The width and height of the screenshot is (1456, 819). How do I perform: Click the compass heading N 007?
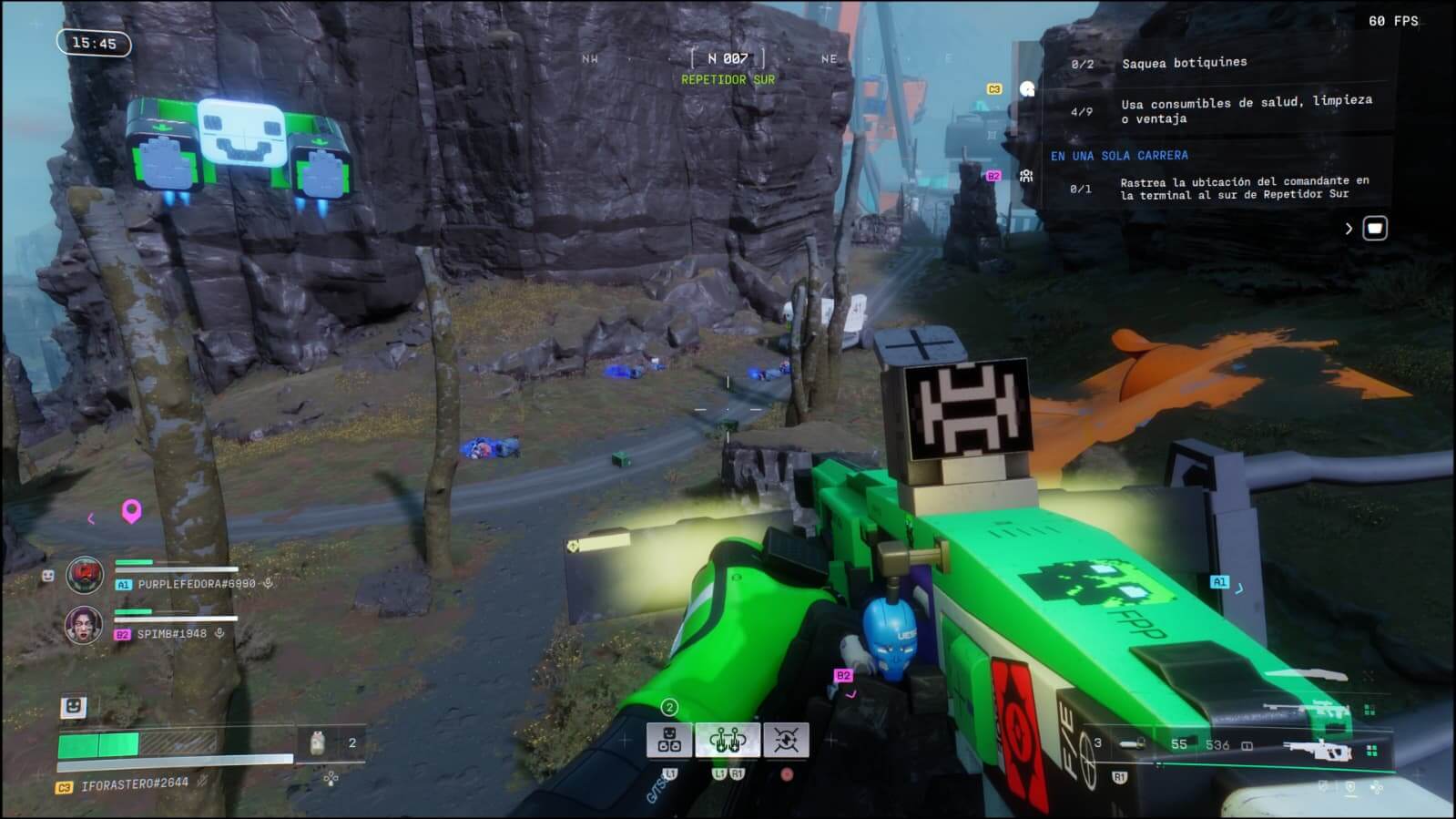(727, 58)
